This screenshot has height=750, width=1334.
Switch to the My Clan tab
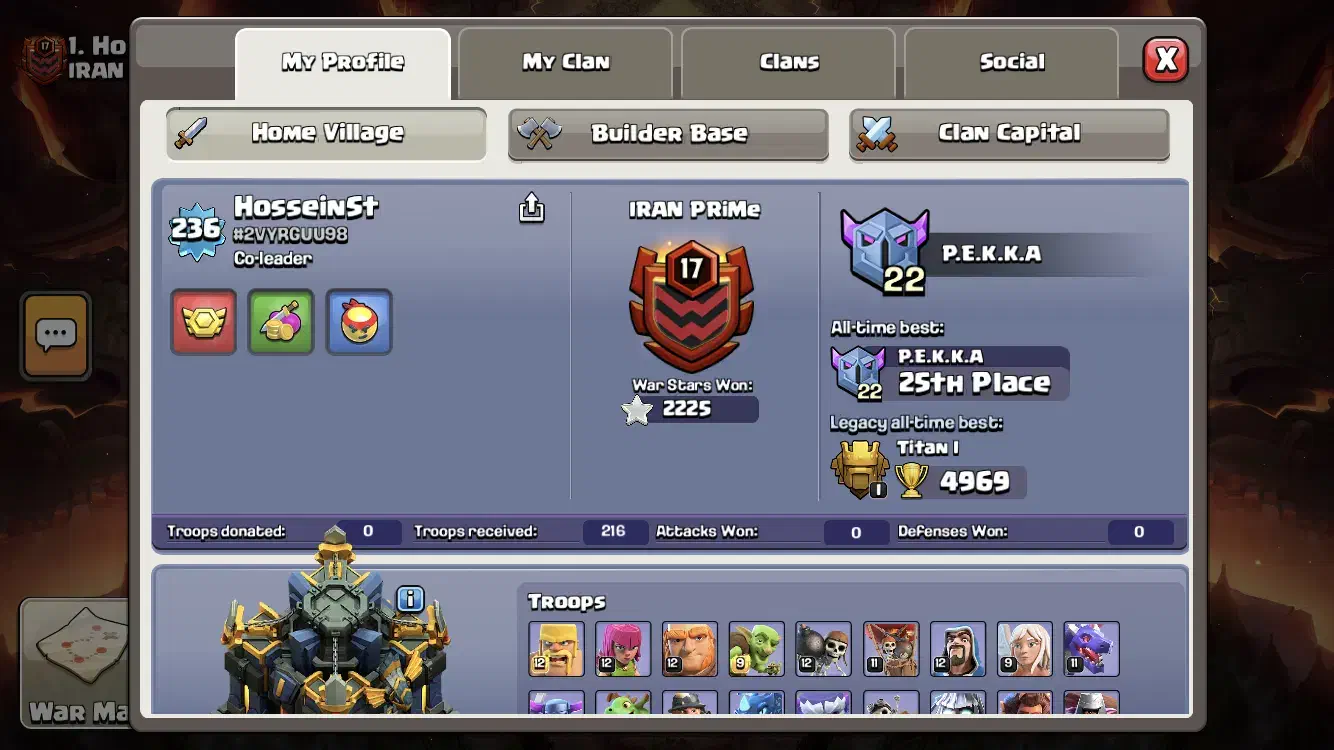[565, 62]
